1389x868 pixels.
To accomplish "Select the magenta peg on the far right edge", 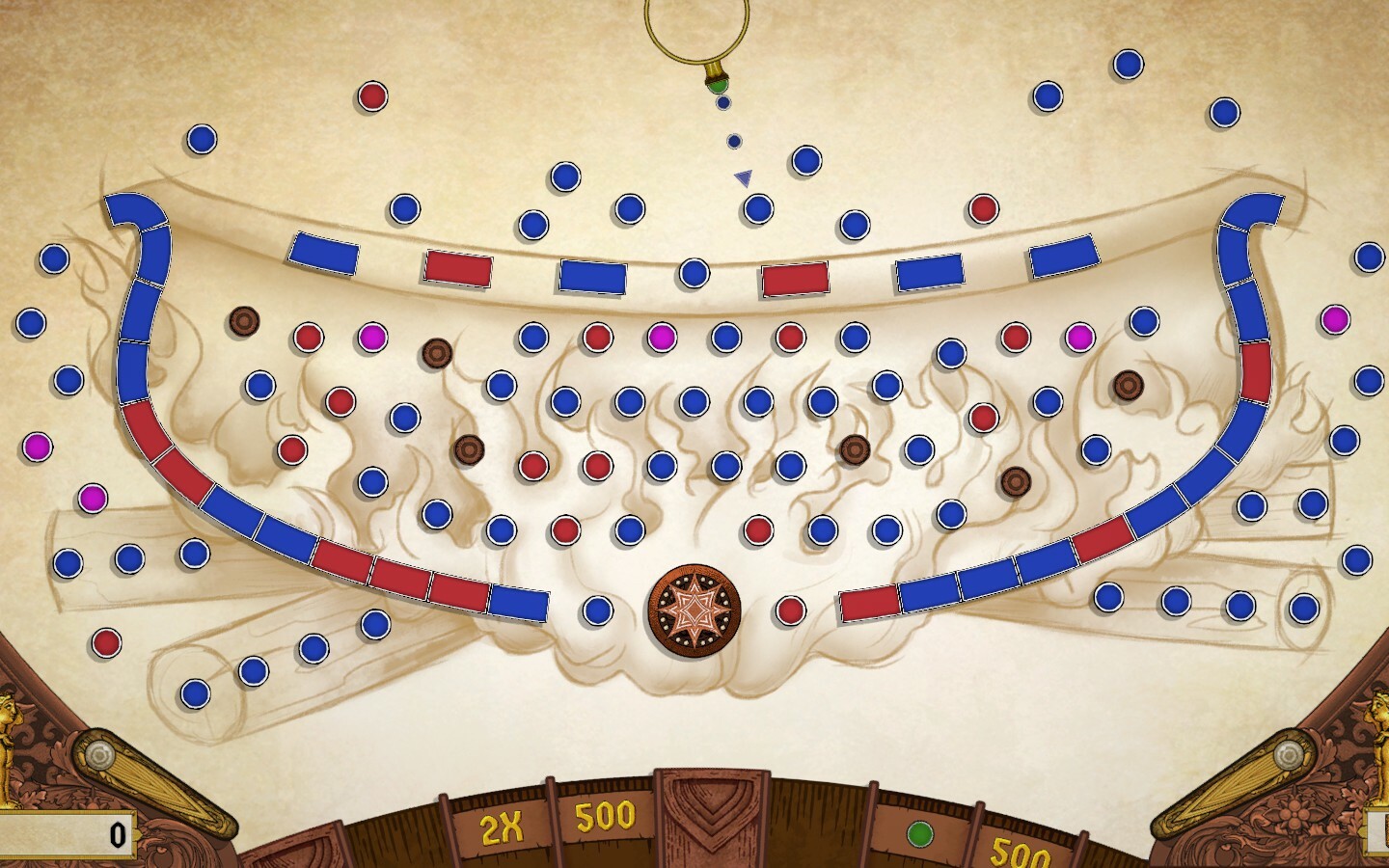I will 1336,318.
